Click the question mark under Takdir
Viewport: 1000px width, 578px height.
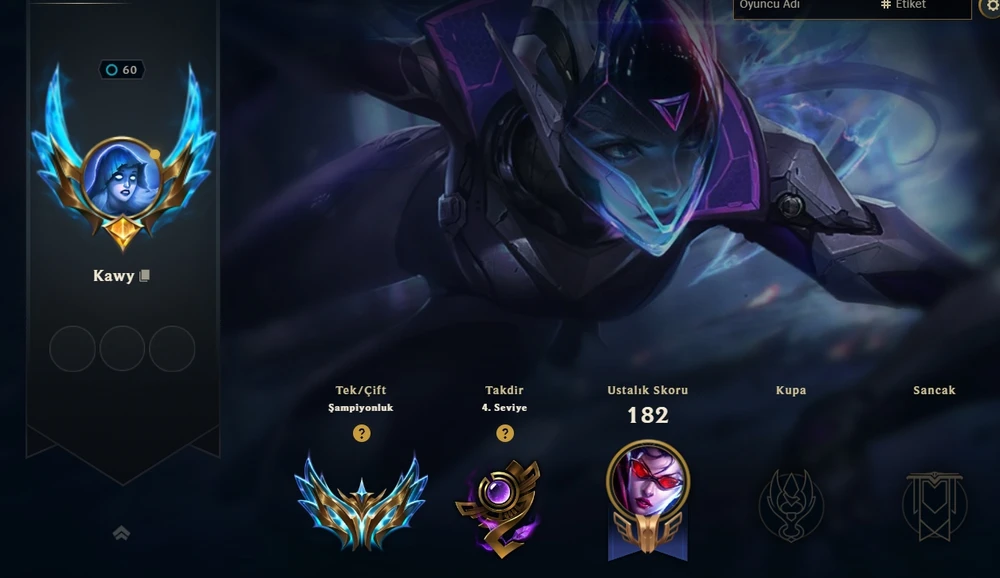(505, 433)
